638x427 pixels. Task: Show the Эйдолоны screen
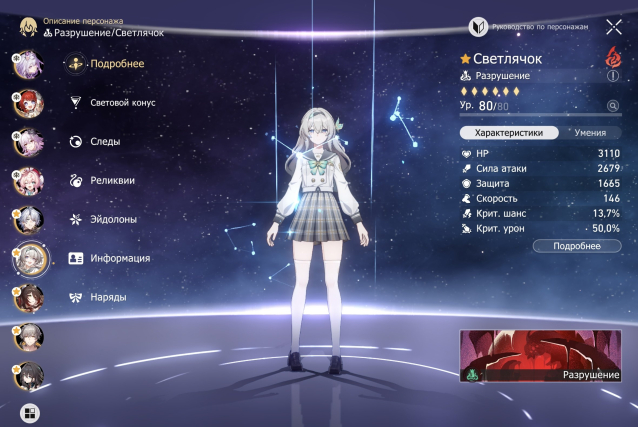(113, 219)
